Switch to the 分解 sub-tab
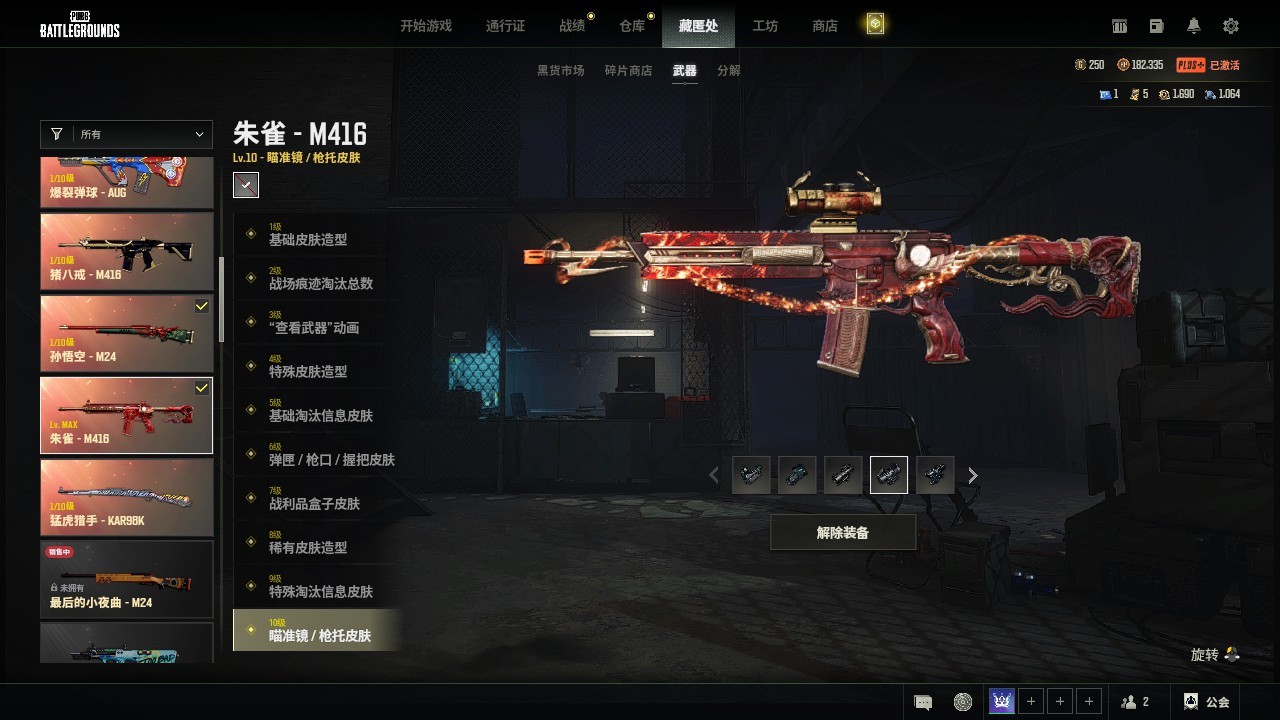The image size is (1280, 720). (729, 71)
